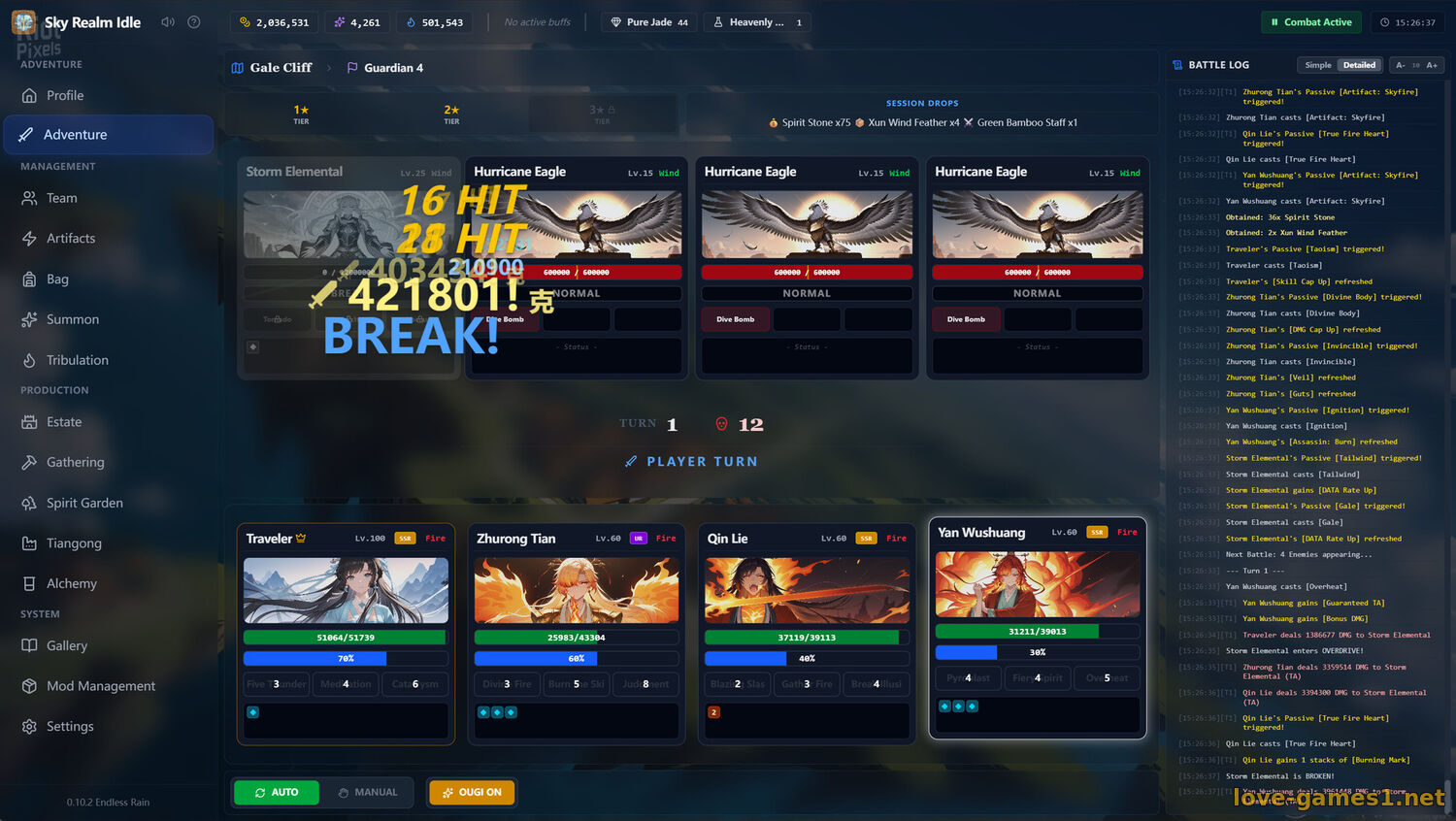1456x821 pixels.
Task: Increase battle log font size with A+
Action: pos(1432,65)
